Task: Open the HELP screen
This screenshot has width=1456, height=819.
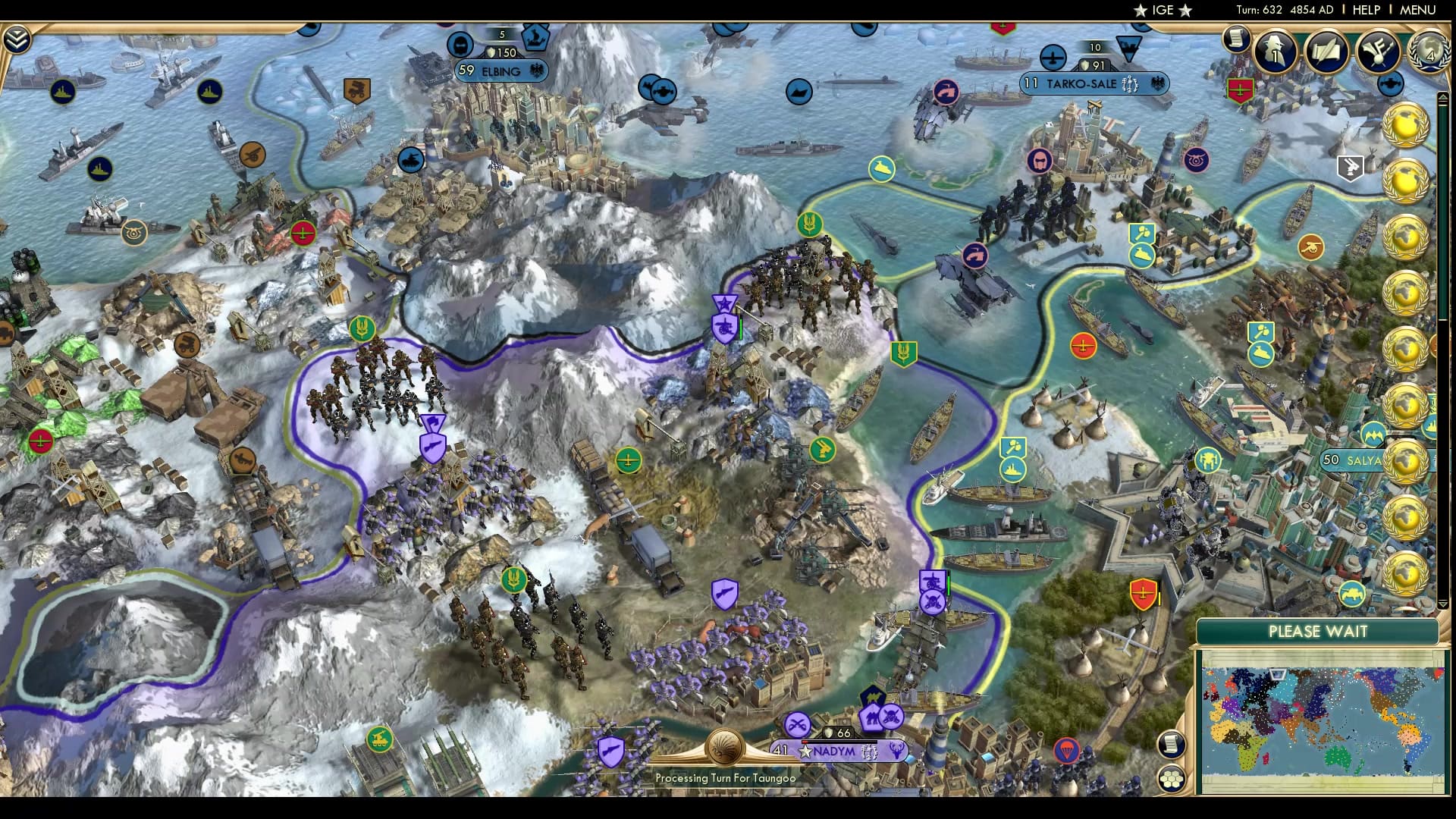Action: coord(1366,10)
